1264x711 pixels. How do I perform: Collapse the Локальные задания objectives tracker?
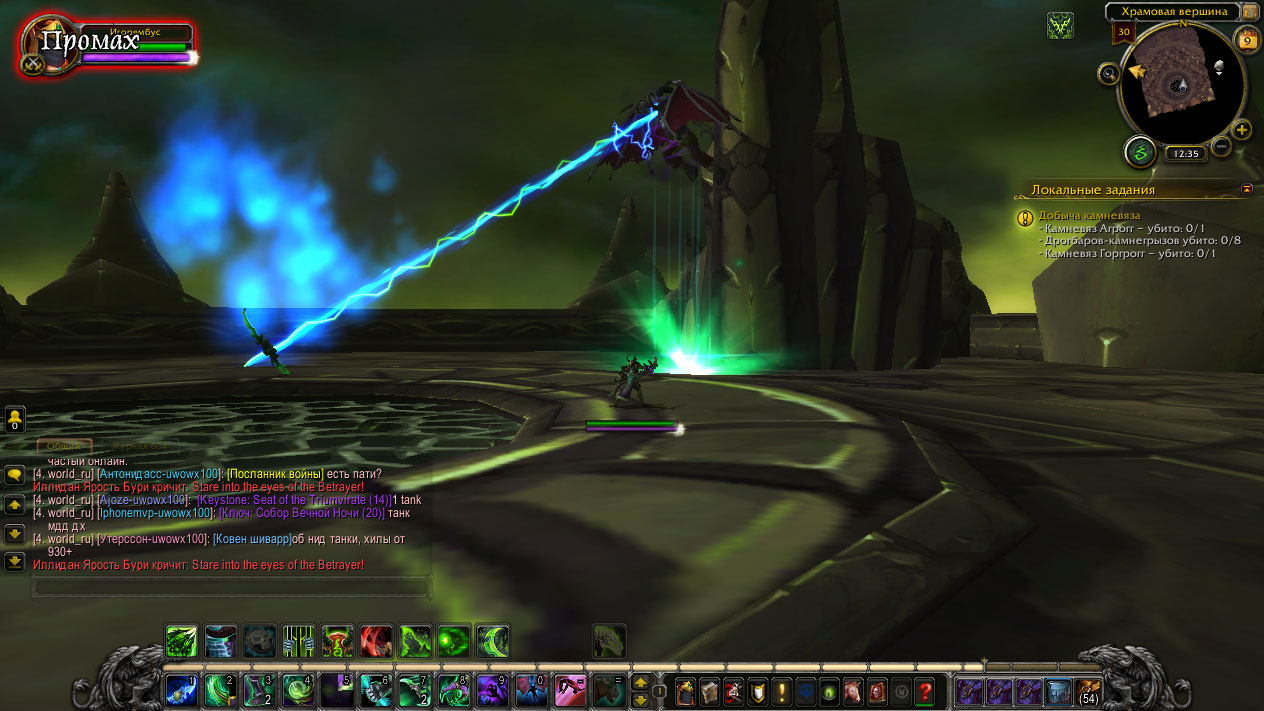[1247, 188]
